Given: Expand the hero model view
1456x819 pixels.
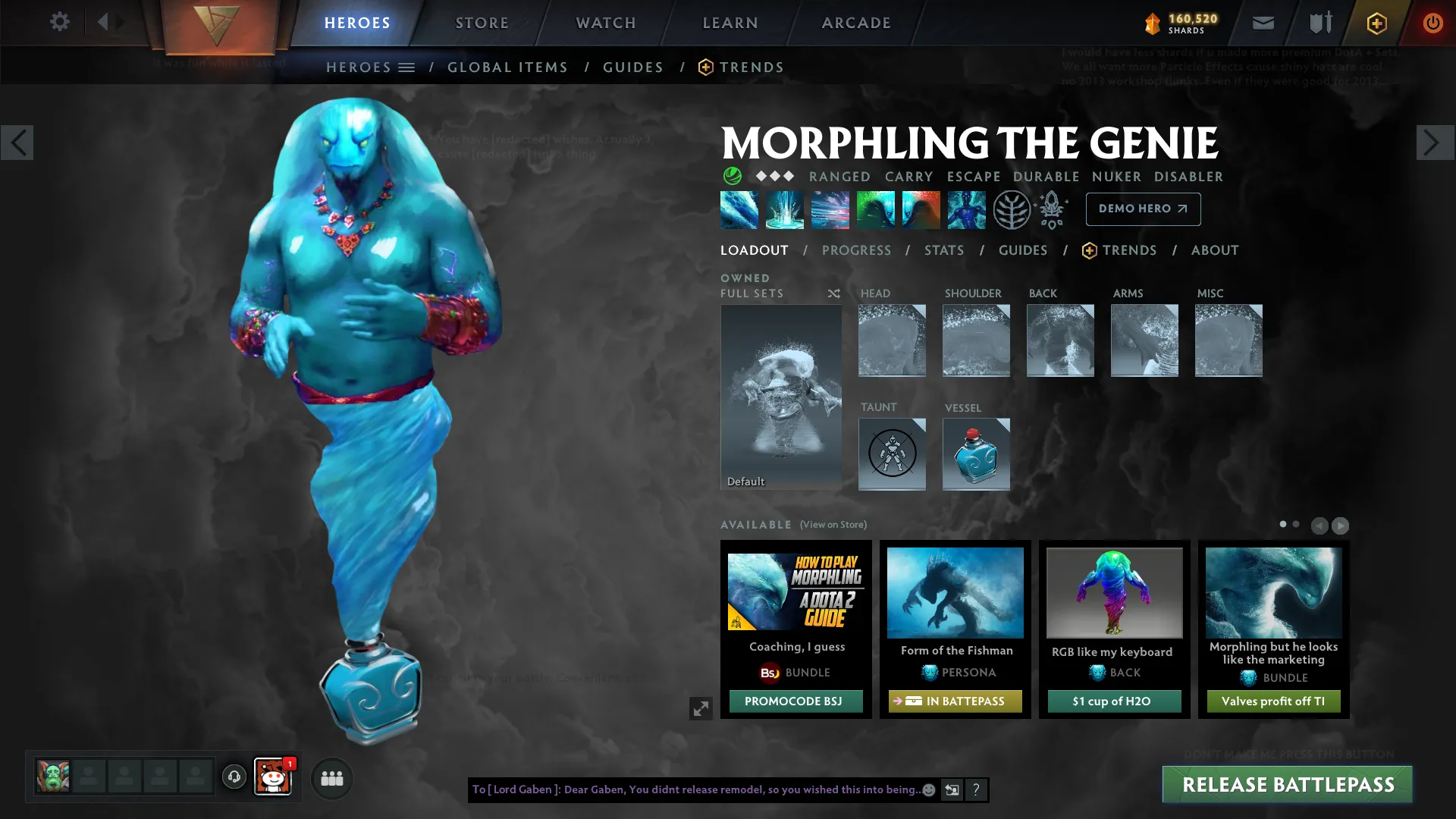Looking at the screenshot, I should (701, 708).
